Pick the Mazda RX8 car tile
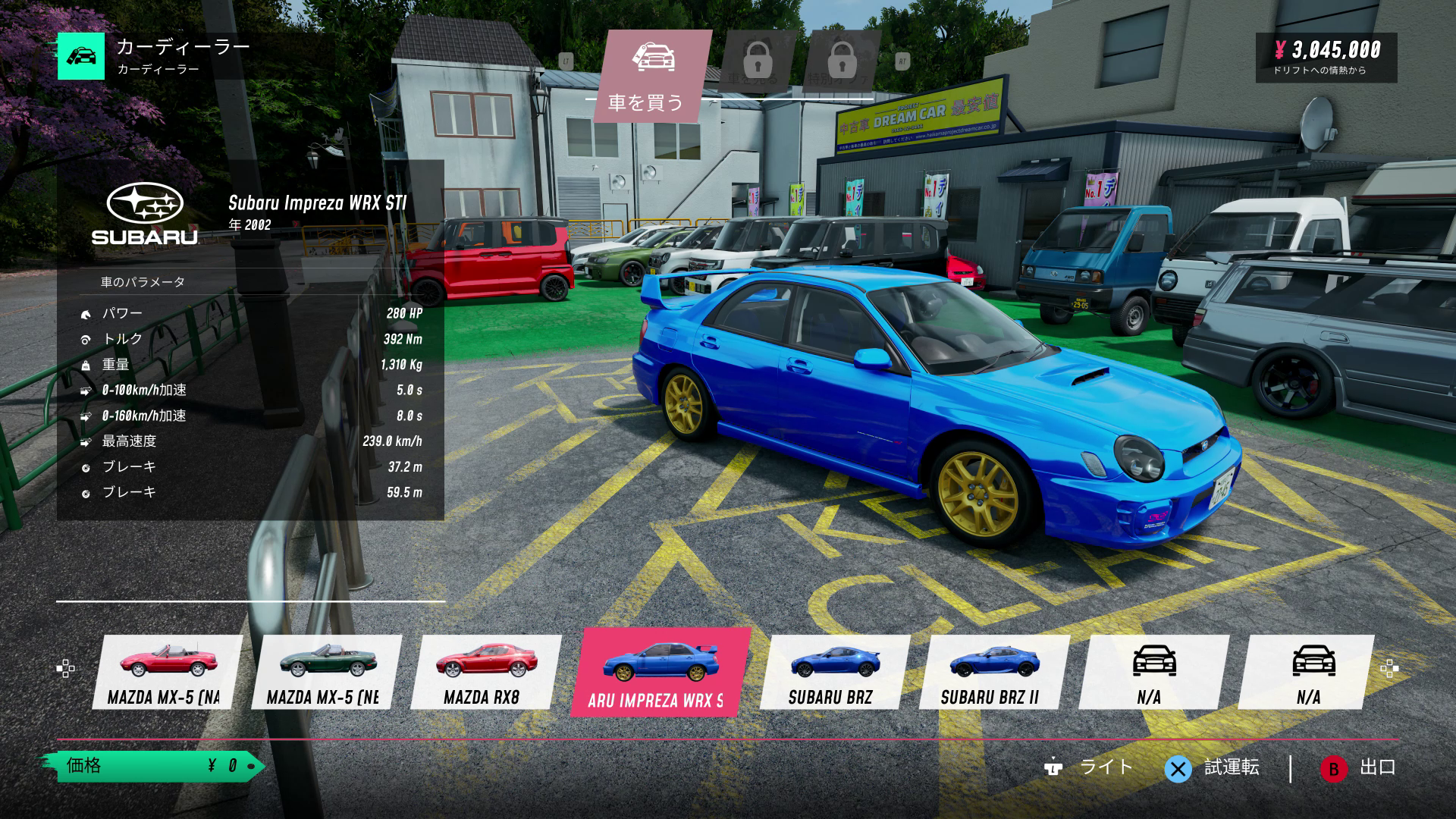 pos(485,672)
